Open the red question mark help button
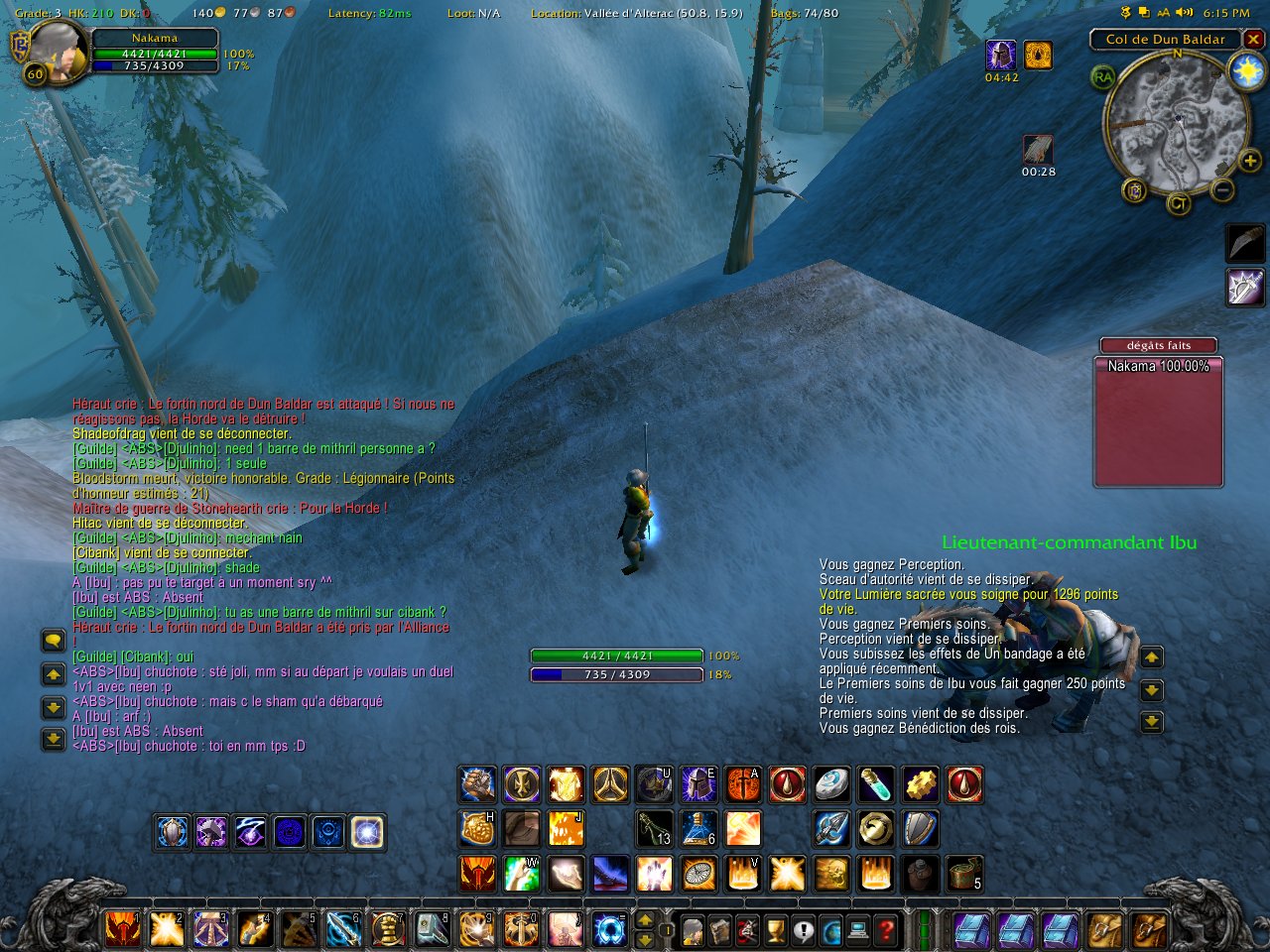This screenshot has height=952, width=1270. (x=885, y=930)
